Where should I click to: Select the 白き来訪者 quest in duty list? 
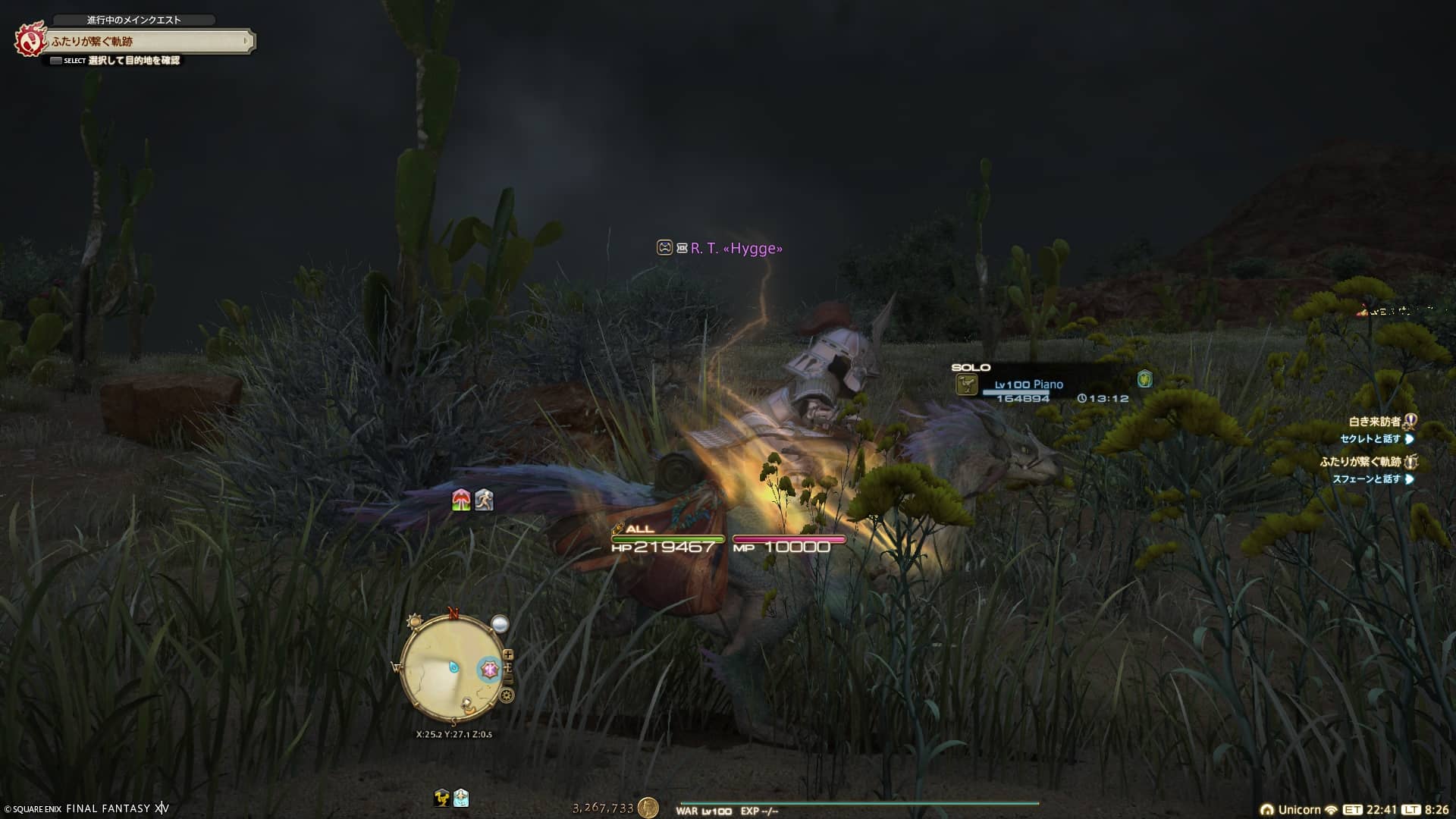pos(1374,422)
